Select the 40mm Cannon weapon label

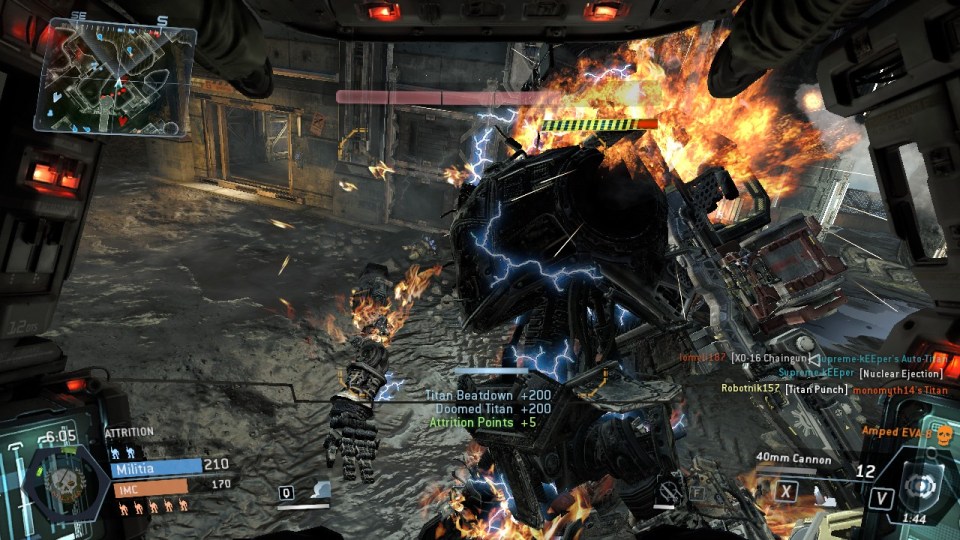click(x=794, y=458)
